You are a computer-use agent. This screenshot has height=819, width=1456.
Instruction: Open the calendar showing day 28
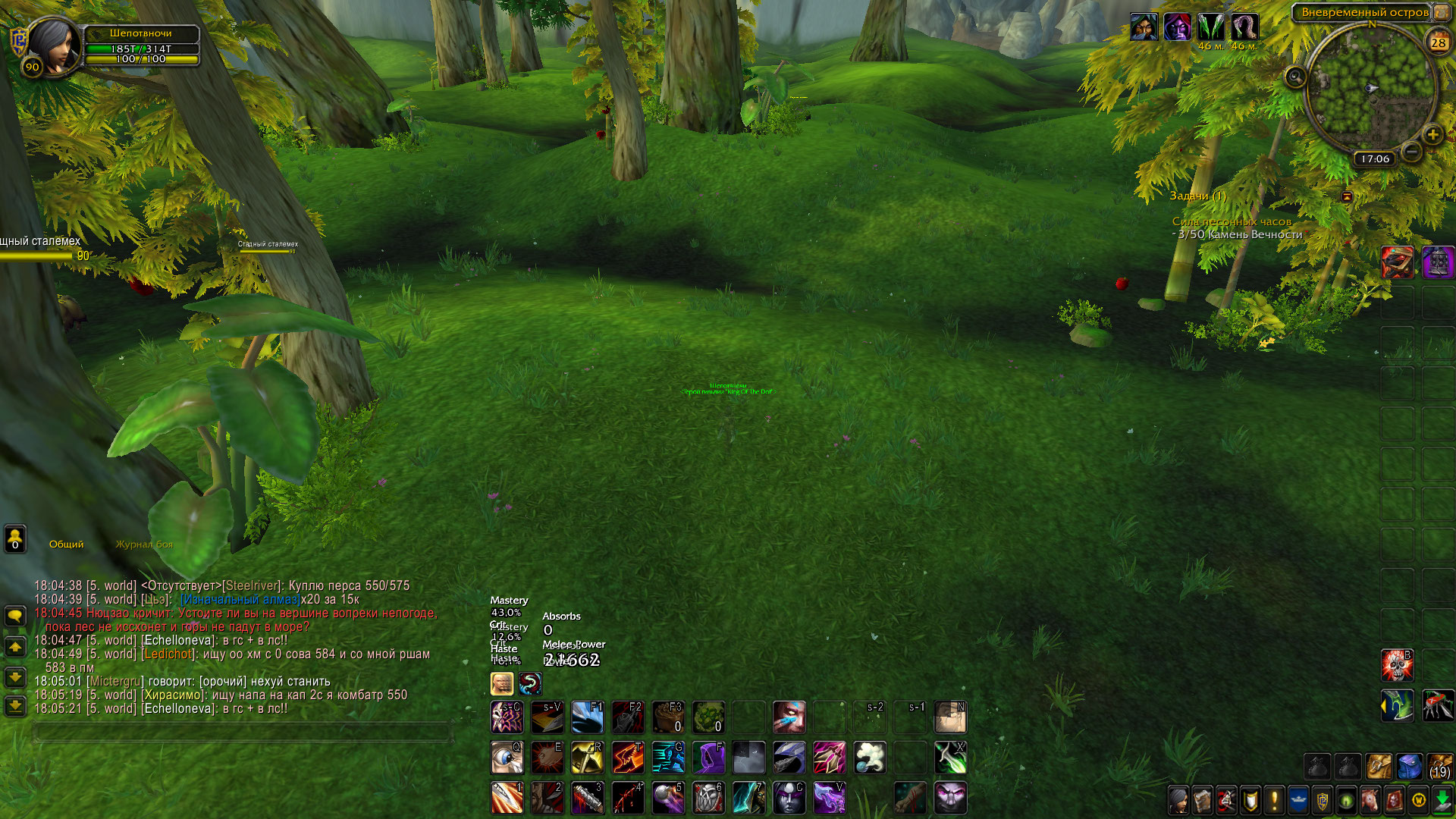pos(1438,42)
